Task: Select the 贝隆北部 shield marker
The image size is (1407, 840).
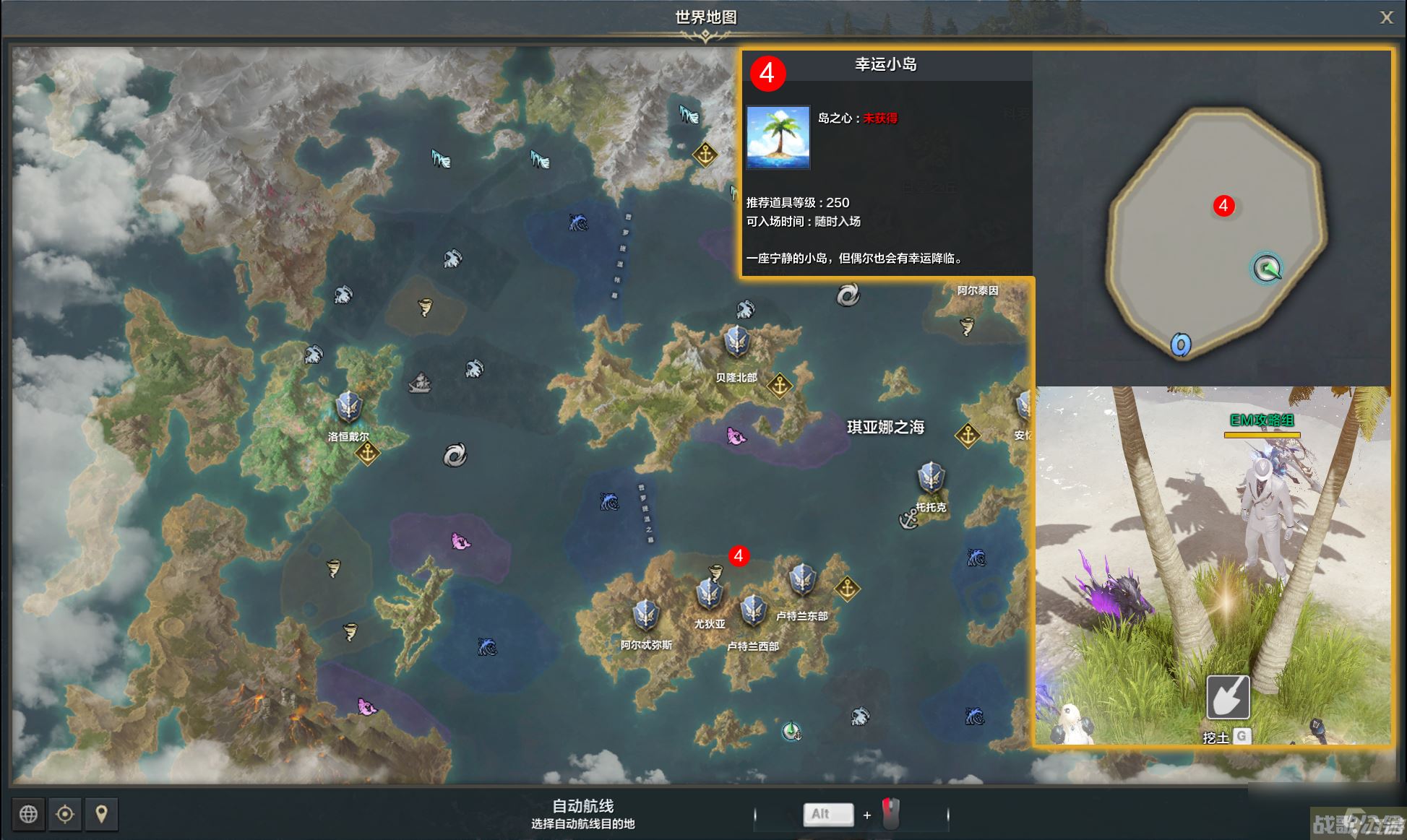Action: 736,342
